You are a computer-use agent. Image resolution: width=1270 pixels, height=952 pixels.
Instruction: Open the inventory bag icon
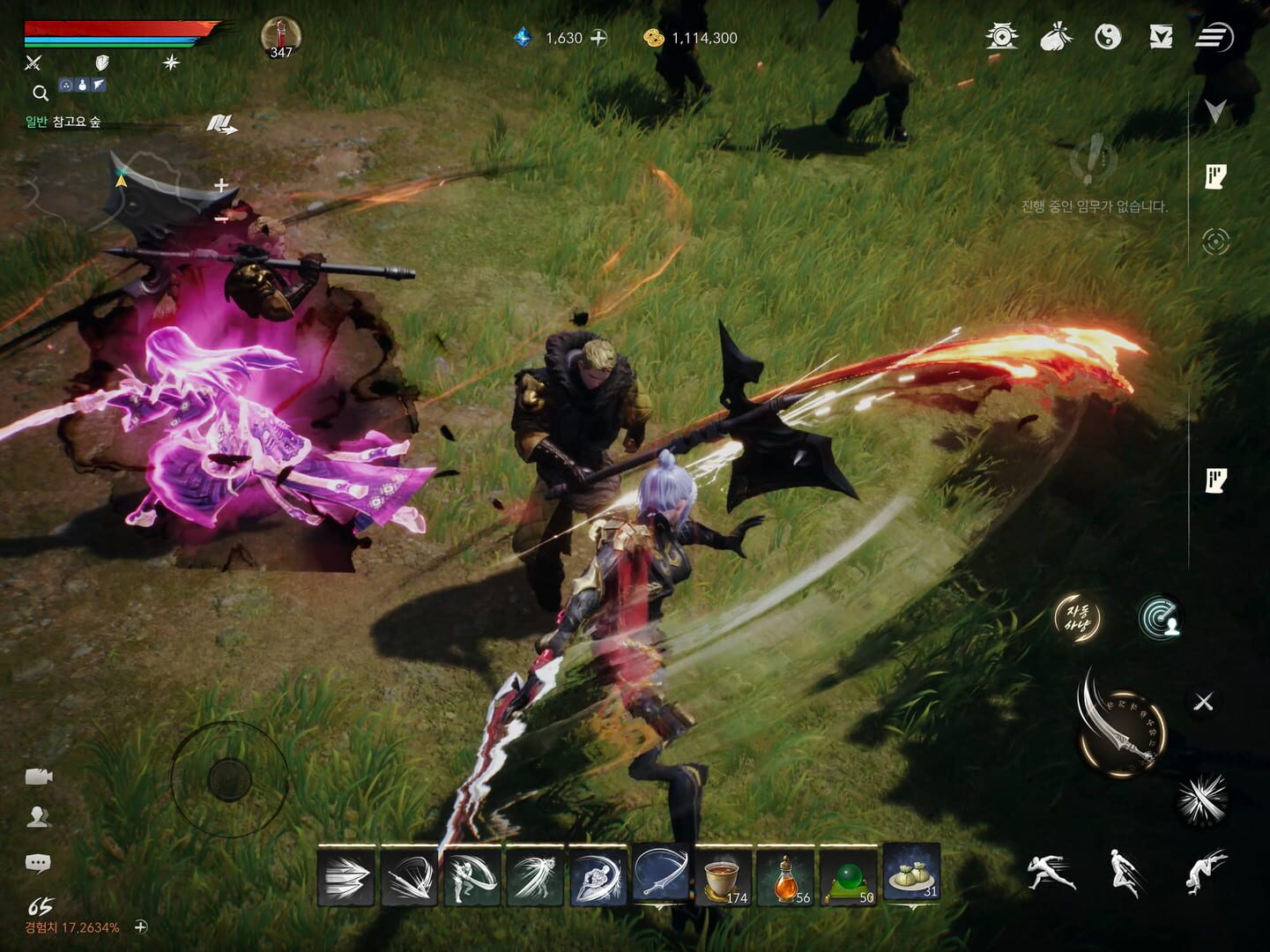click(1055, 38)
